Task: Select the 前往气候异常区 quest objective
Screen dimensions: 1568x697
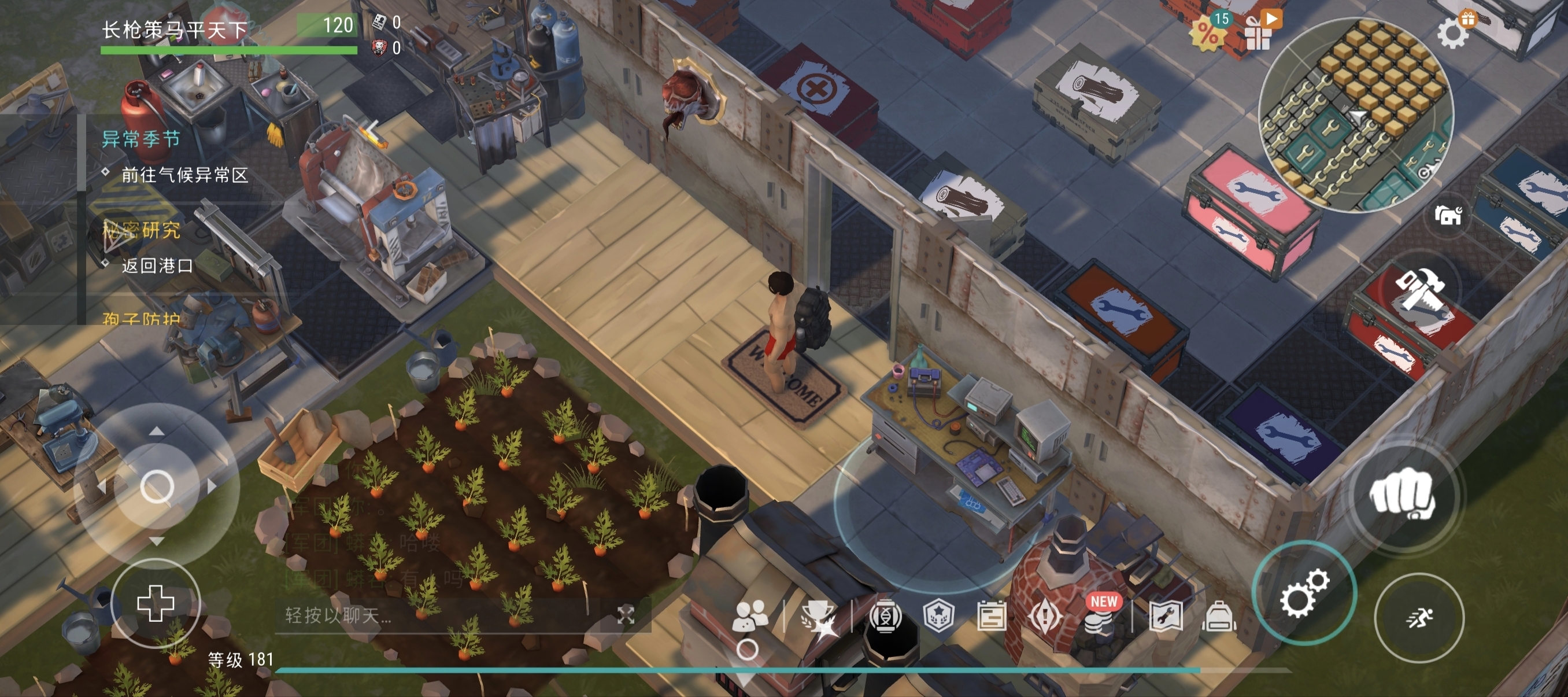Action: click(184, 175)
